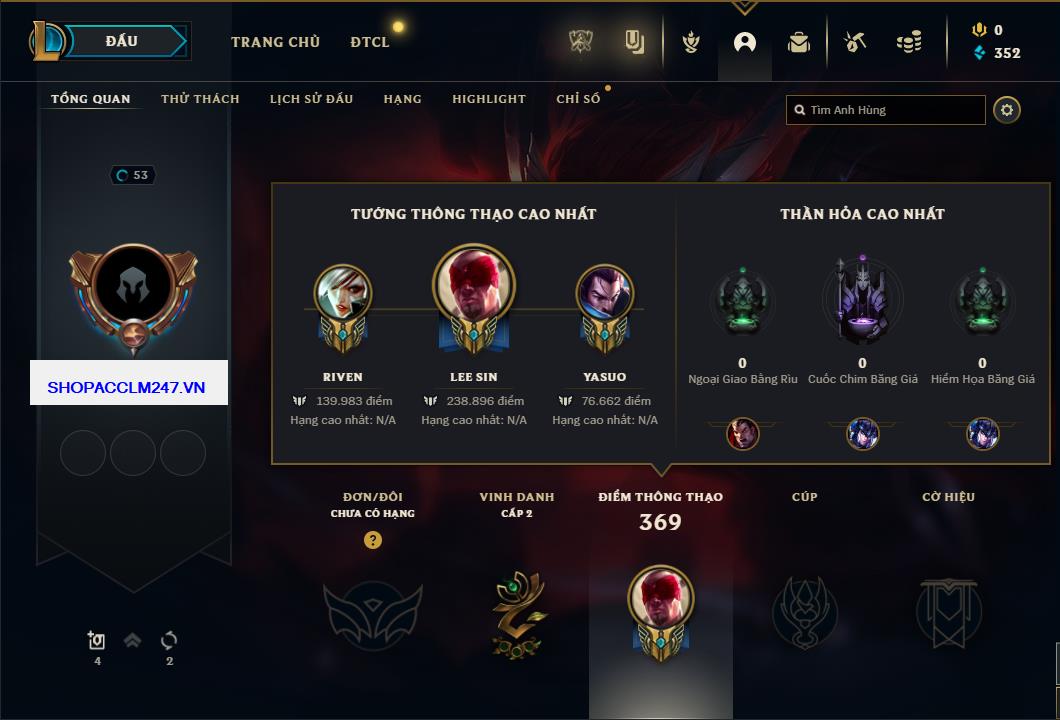Select the VINH DANH honor emblem
Screen dimensions: 1060x720
[x=518, y=612]
